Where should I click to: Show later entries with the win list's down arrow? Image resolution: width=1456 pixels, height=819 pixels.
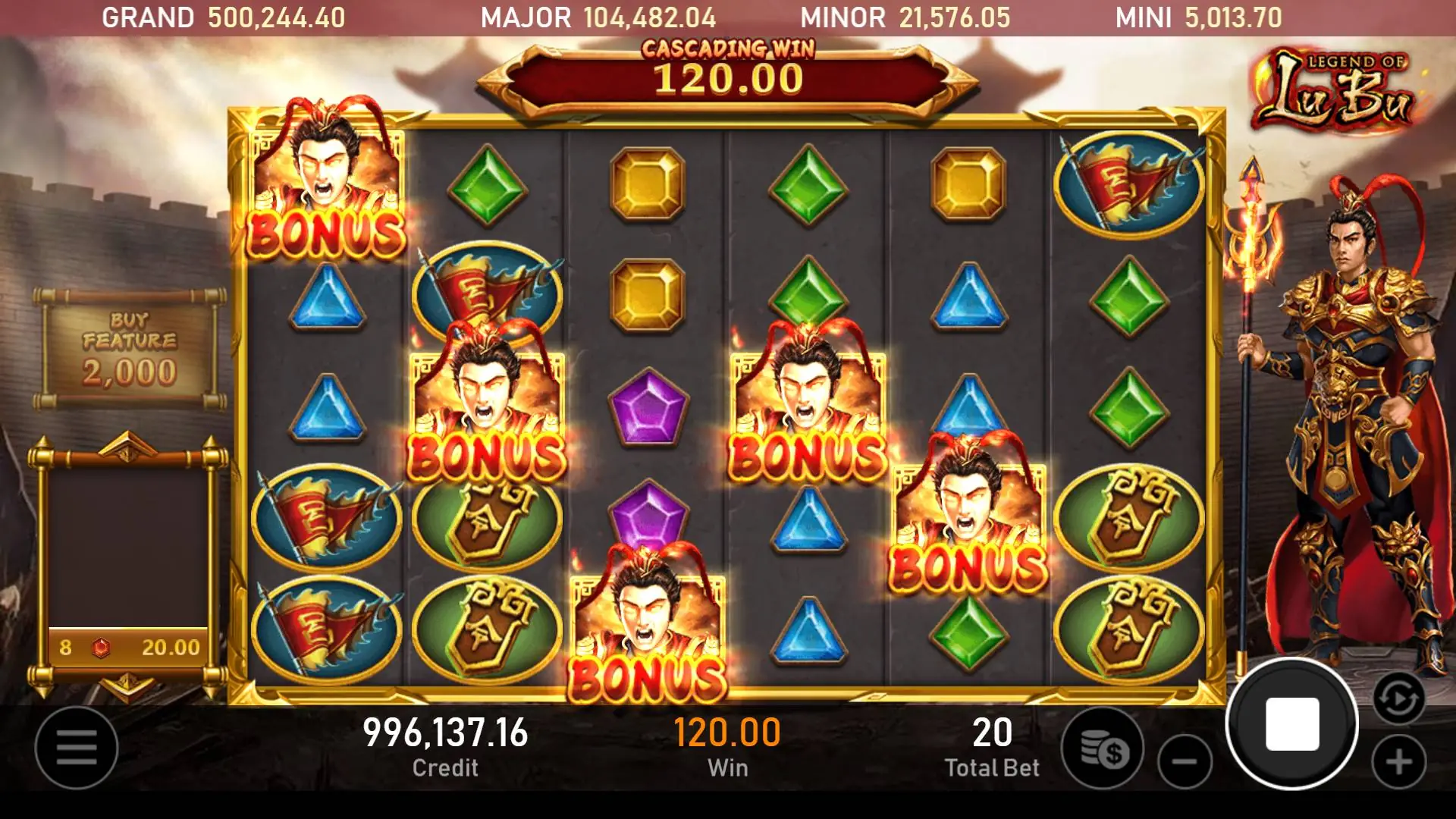tap(127, 686)
